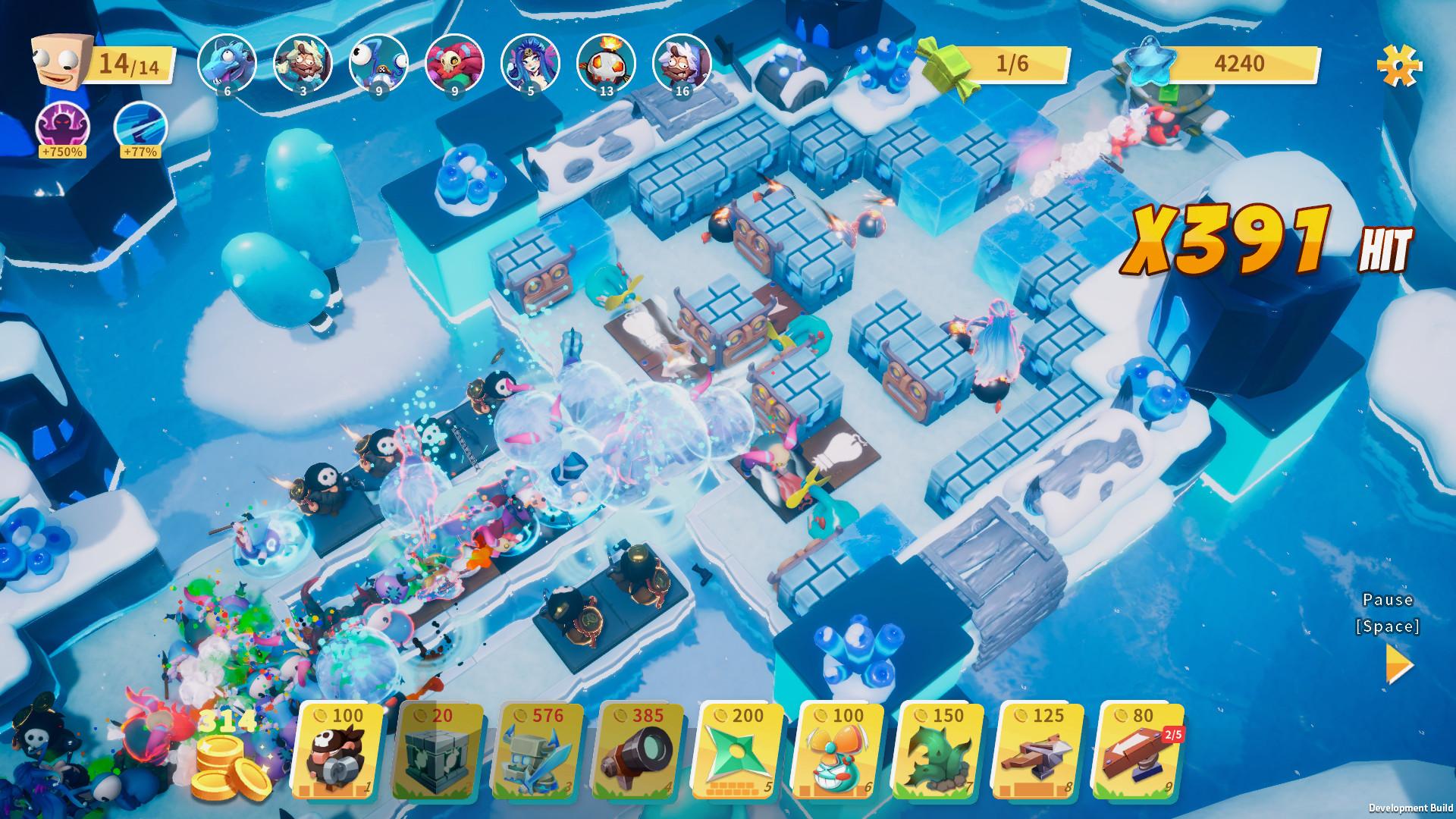Open the gear settings menu

[x=1399, y=64]
